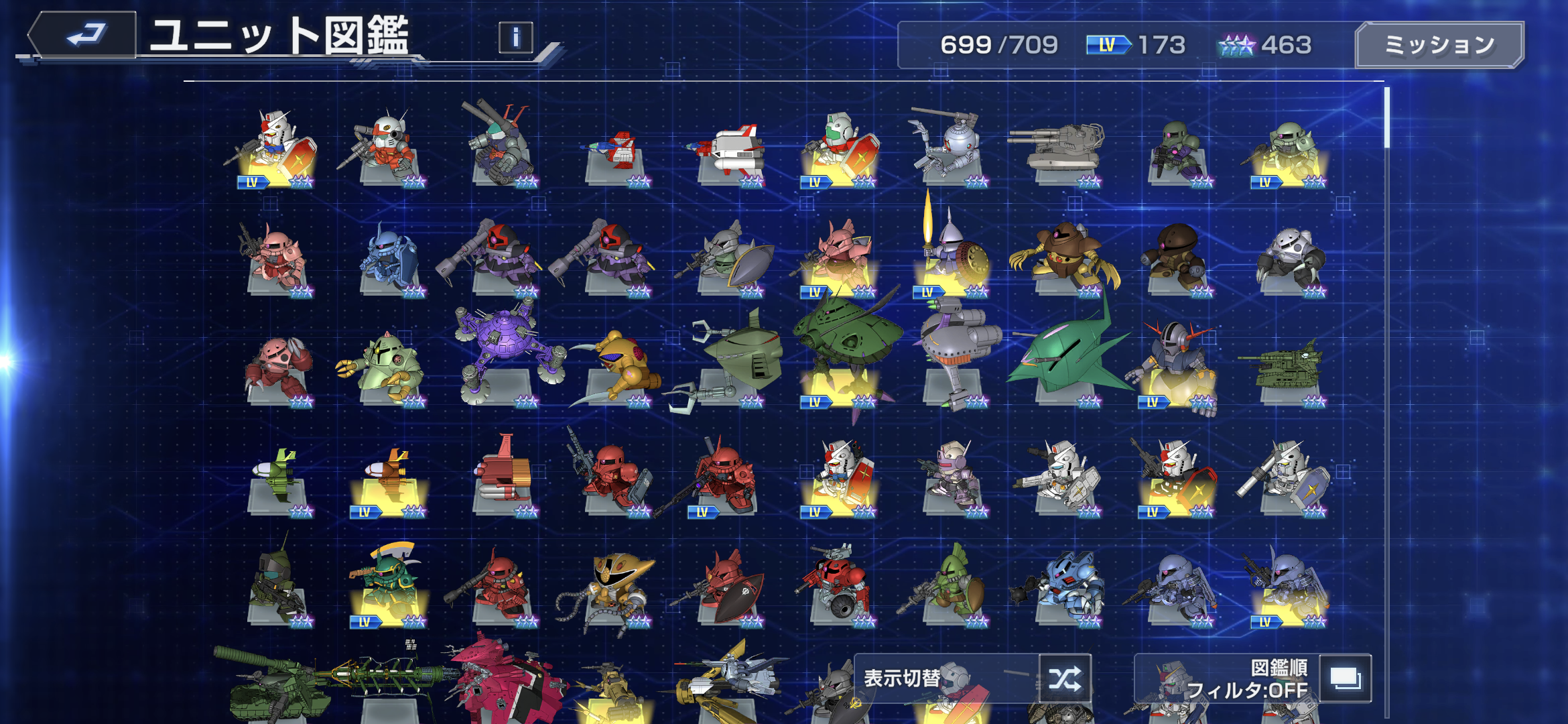Go back with the return arrow button
The height and width of the screenshot is (724, 1568).
point(83,35)
